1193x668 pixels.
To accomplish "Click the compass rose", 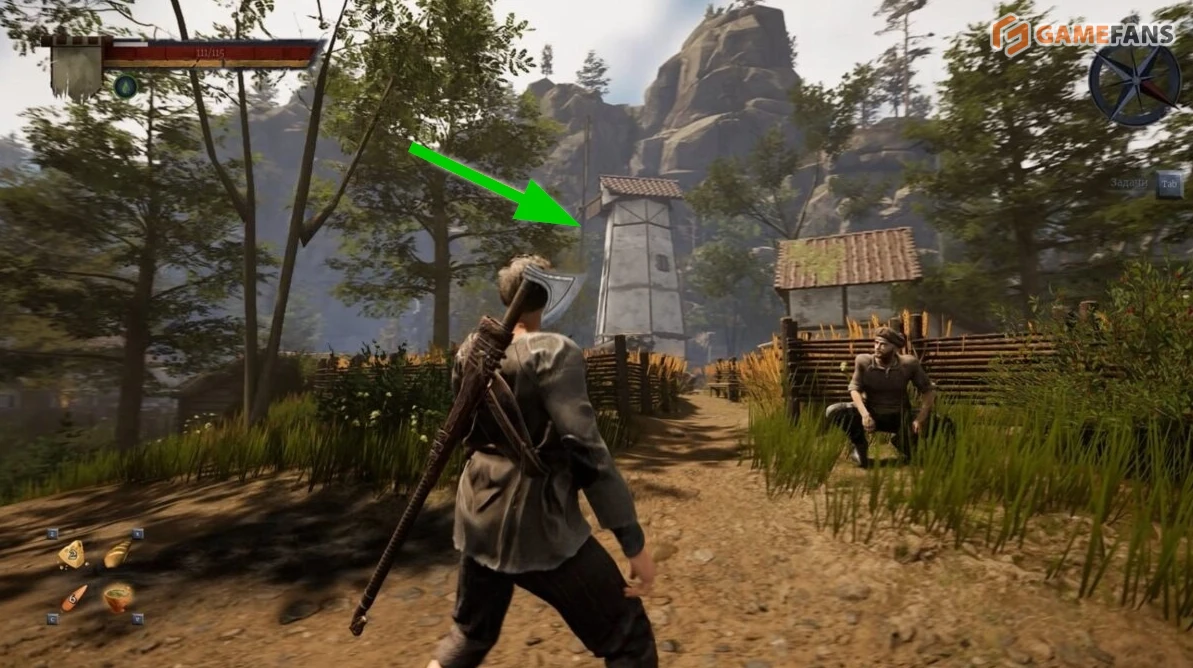I will click(x=1134, y=84).
